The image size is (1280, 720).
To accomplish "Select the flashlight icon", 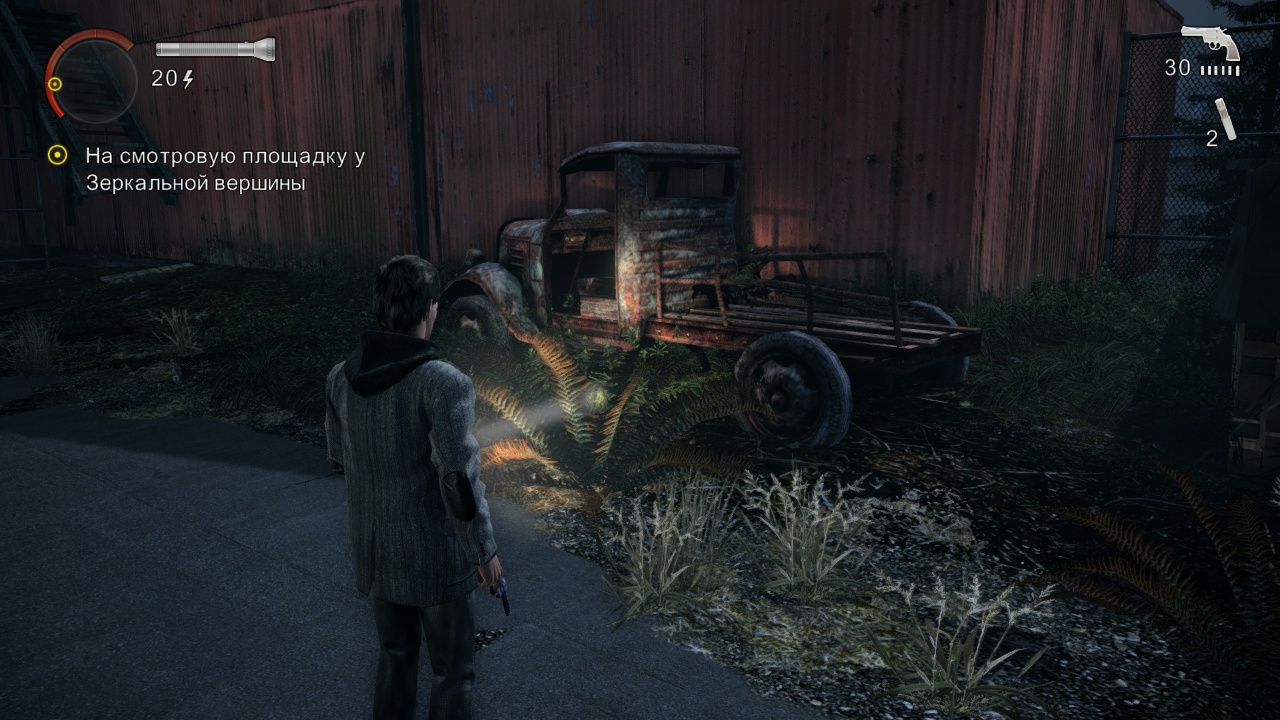I will point(215,49).
